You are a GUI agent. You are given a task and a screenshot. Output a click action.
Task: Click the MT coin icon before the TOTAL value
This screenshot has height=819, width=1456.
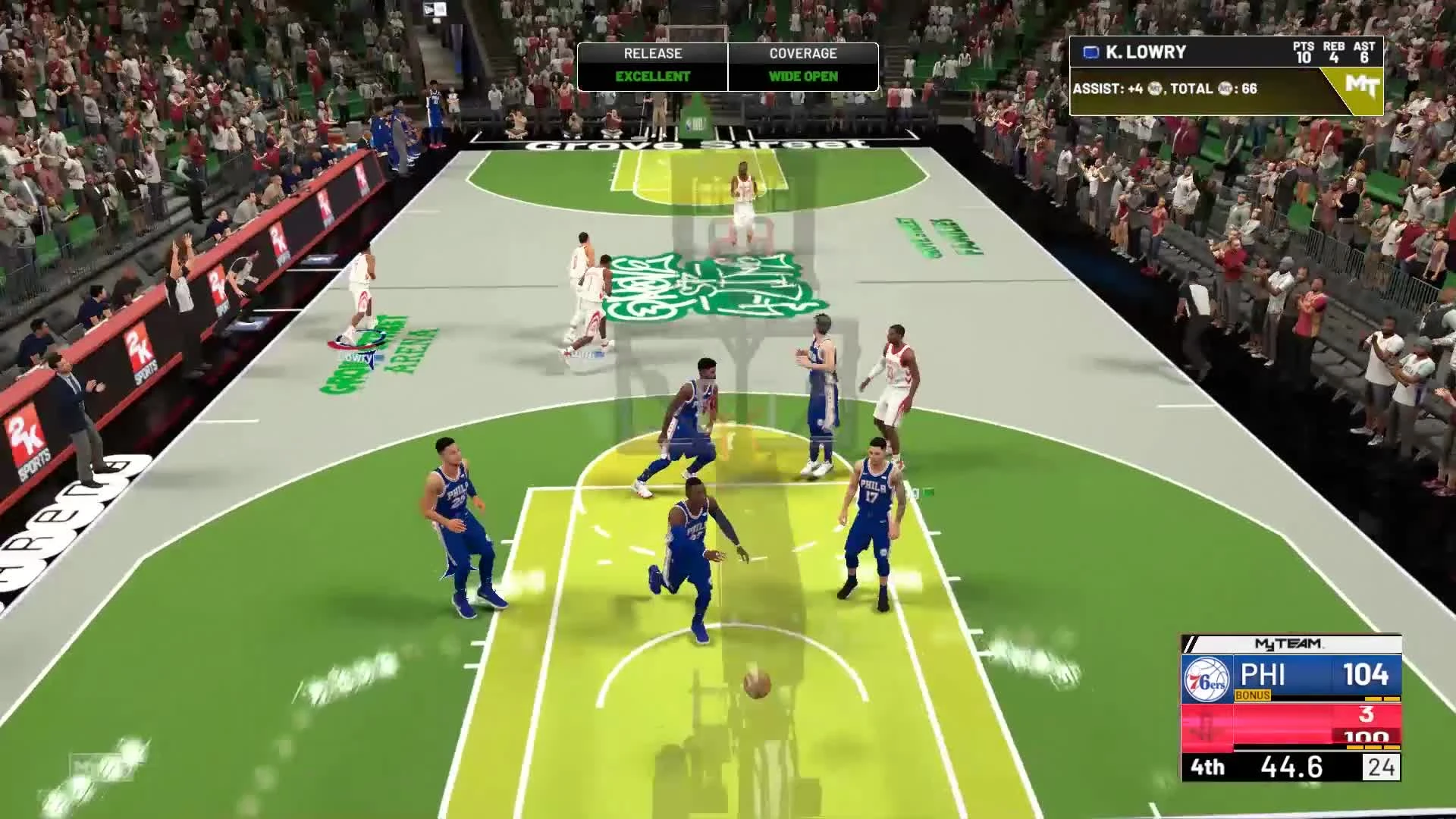click(1224, 89)
